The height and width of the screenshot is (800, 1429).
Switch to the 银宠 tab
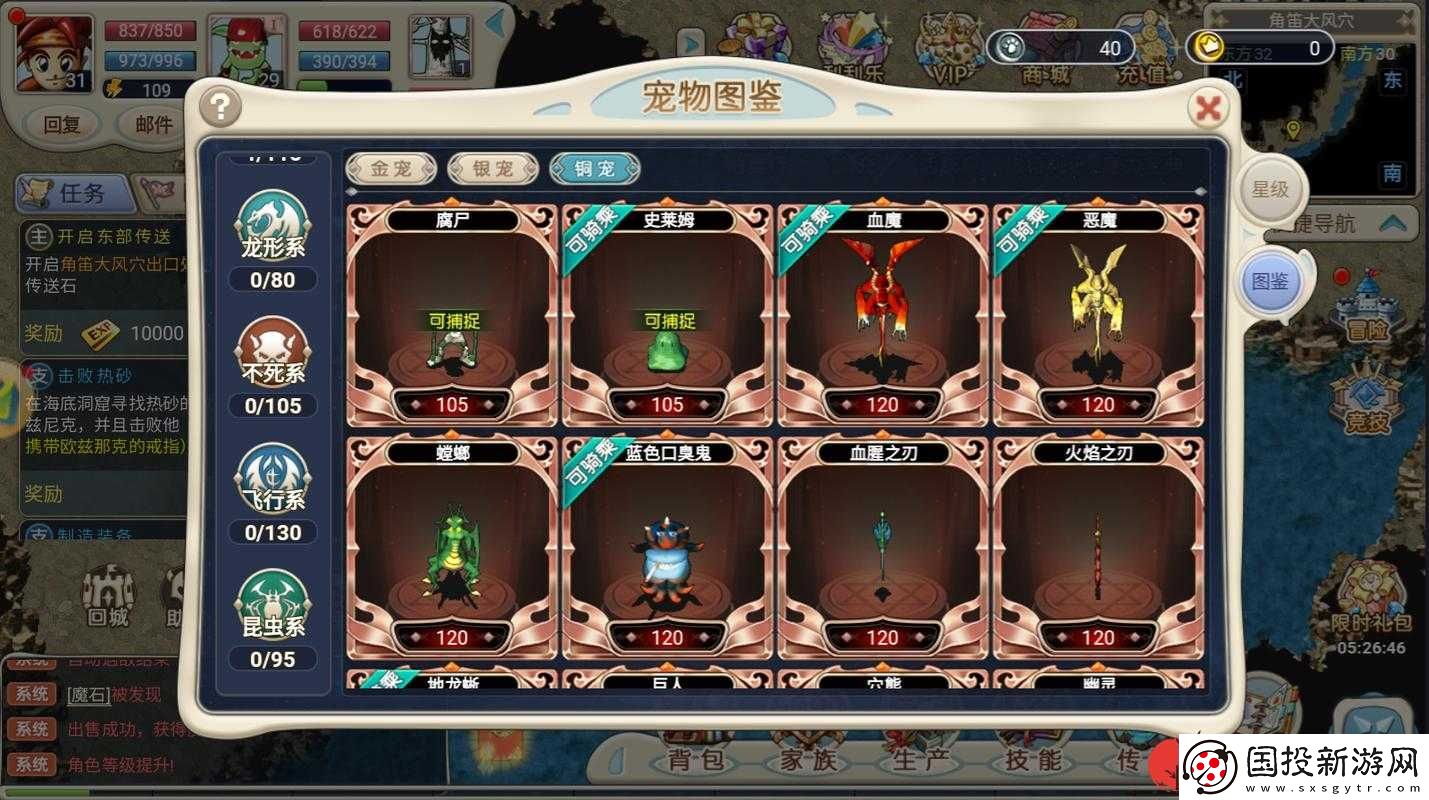(x=492, y=168)
